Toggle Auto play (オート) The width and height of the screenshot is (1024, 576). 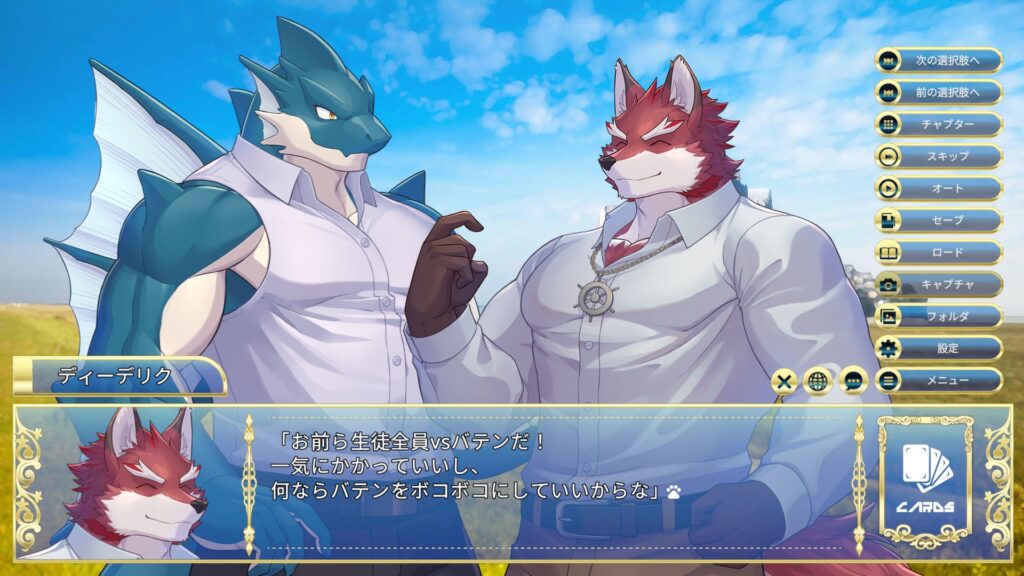[938, 188]
